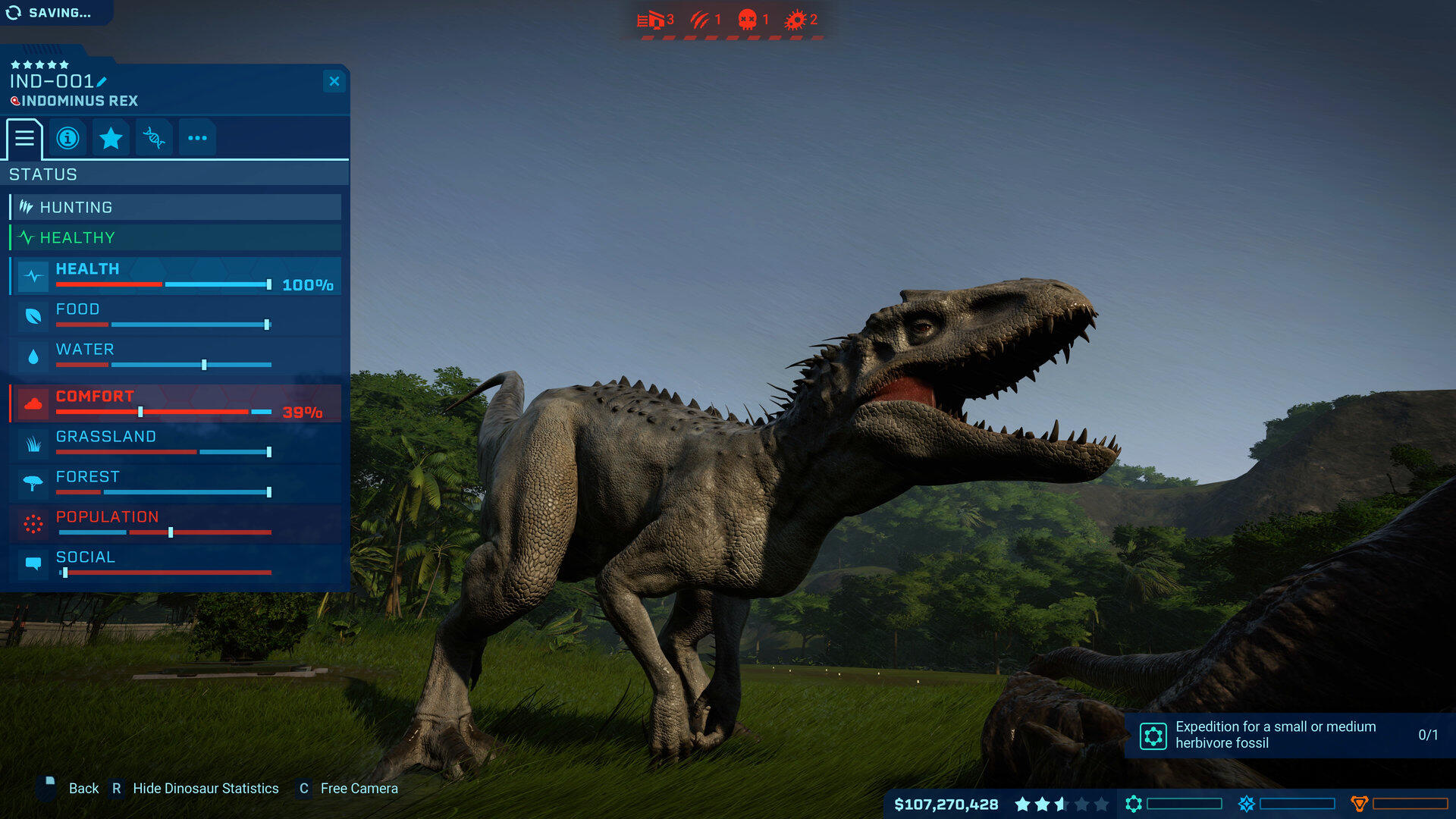Open the star ratings tab
The width and height of the screenshot is (1456, 819).
click(x=111, y=137)
